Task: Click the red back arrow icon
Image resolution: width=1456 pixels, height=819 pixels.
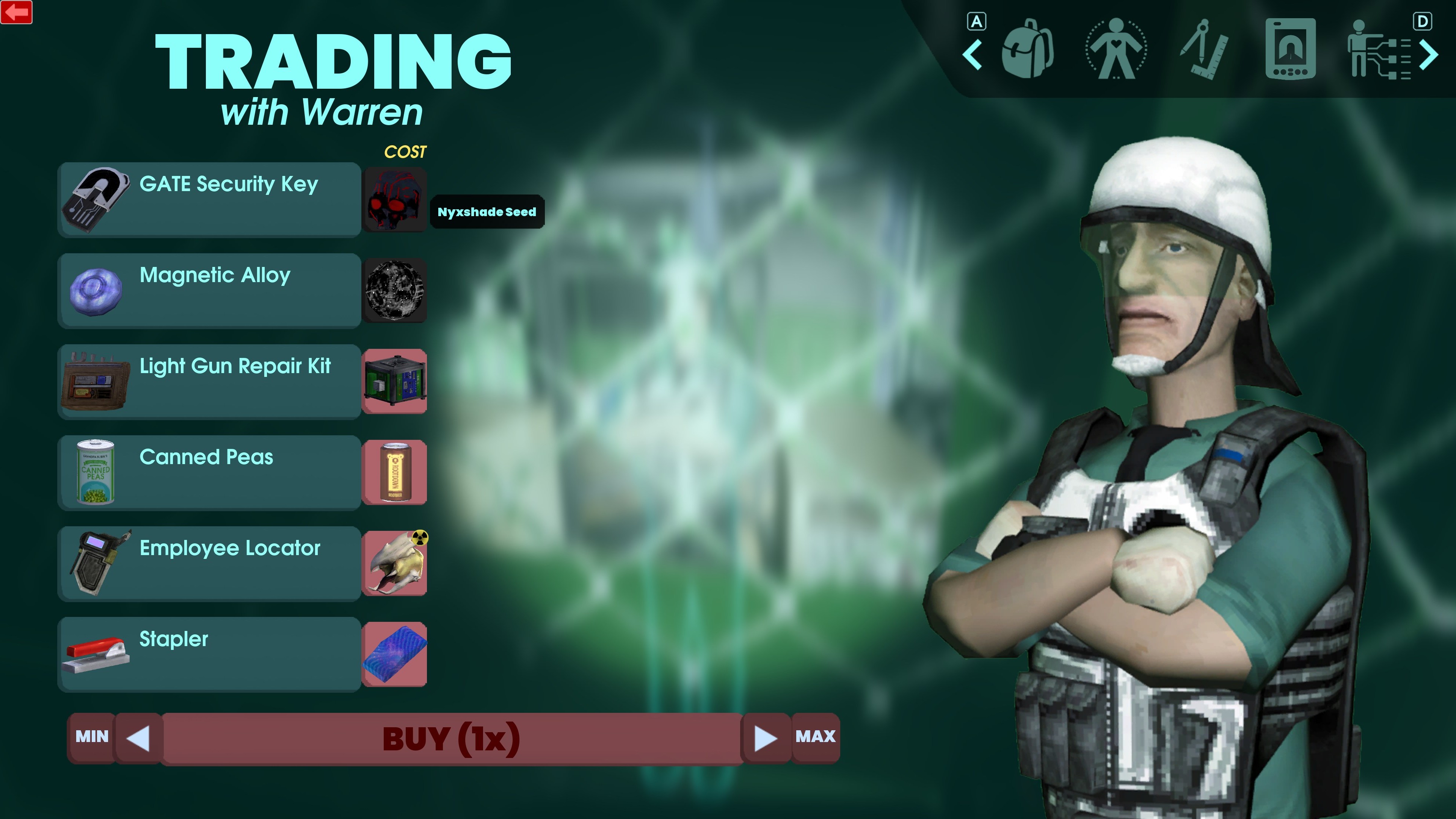Action: point(16,13)
